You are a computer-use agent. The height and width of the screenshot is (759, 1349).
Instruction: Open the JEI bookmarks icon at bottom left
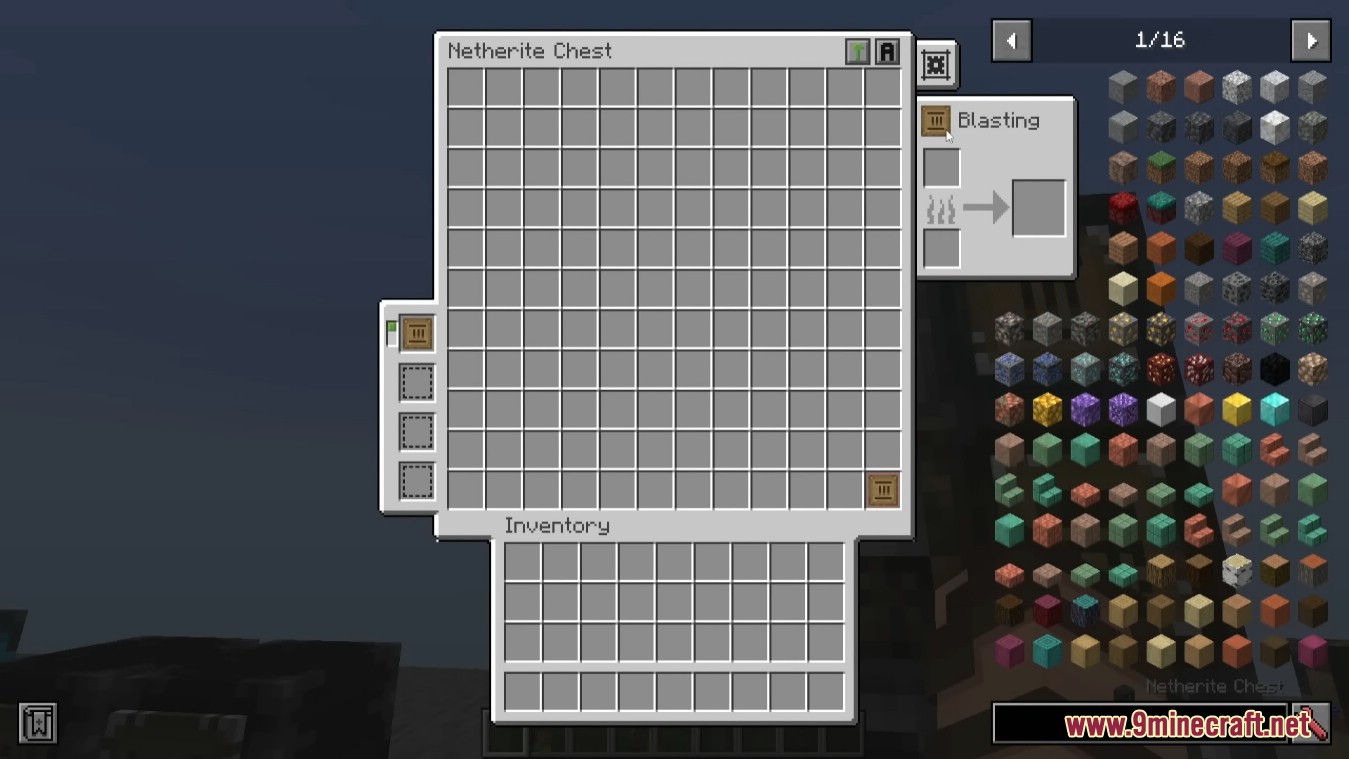pyautogui.click(x=39, y=722)
